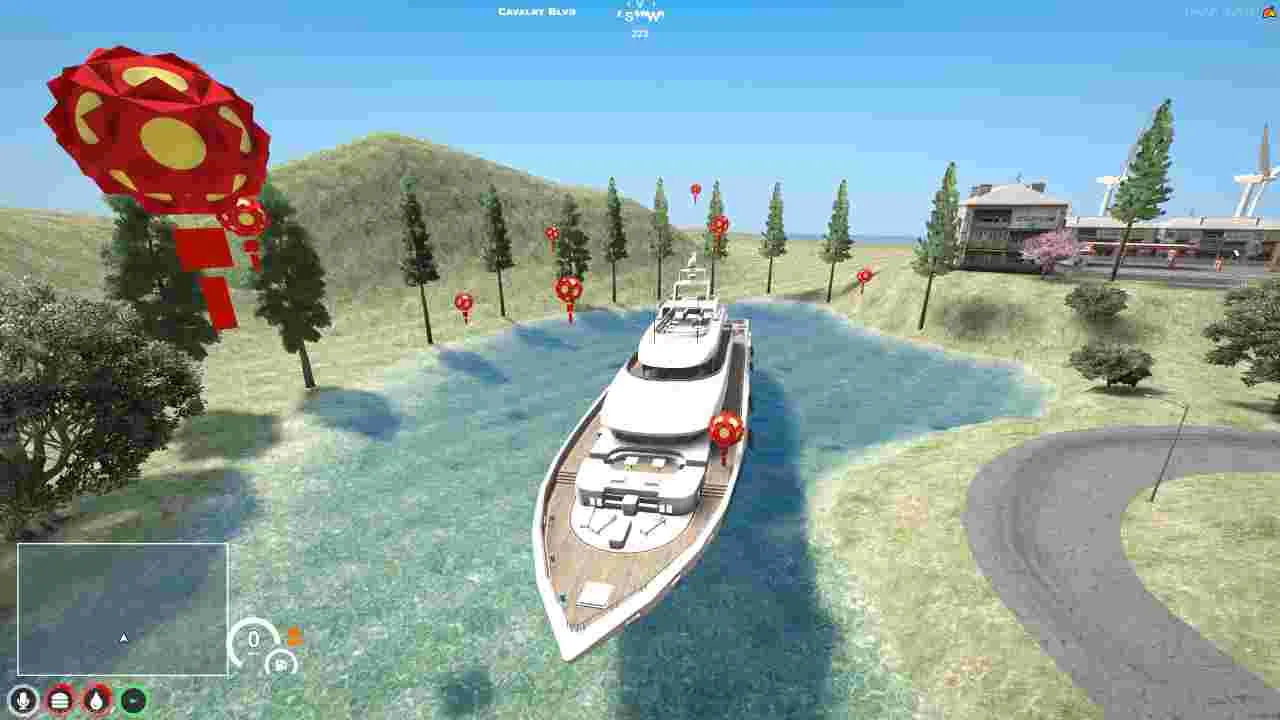
Task: Click the Cavalry Blvd street label
Action: pyautogui.click(x=537, y=11)
